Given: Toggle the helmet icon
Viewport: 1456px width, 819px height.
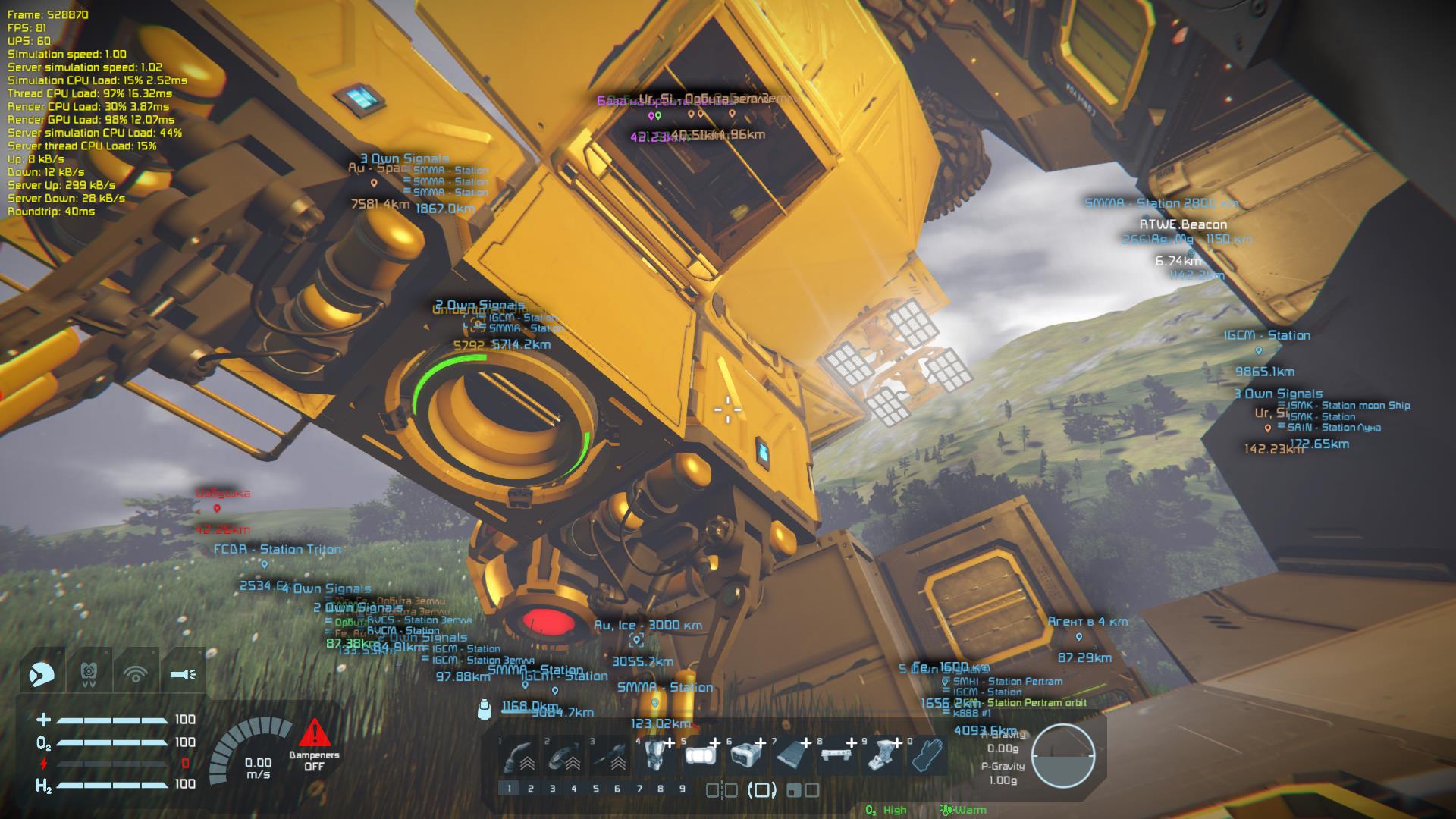Looking at the screenshot, I should pyautogui.click(x=42, y=673).
